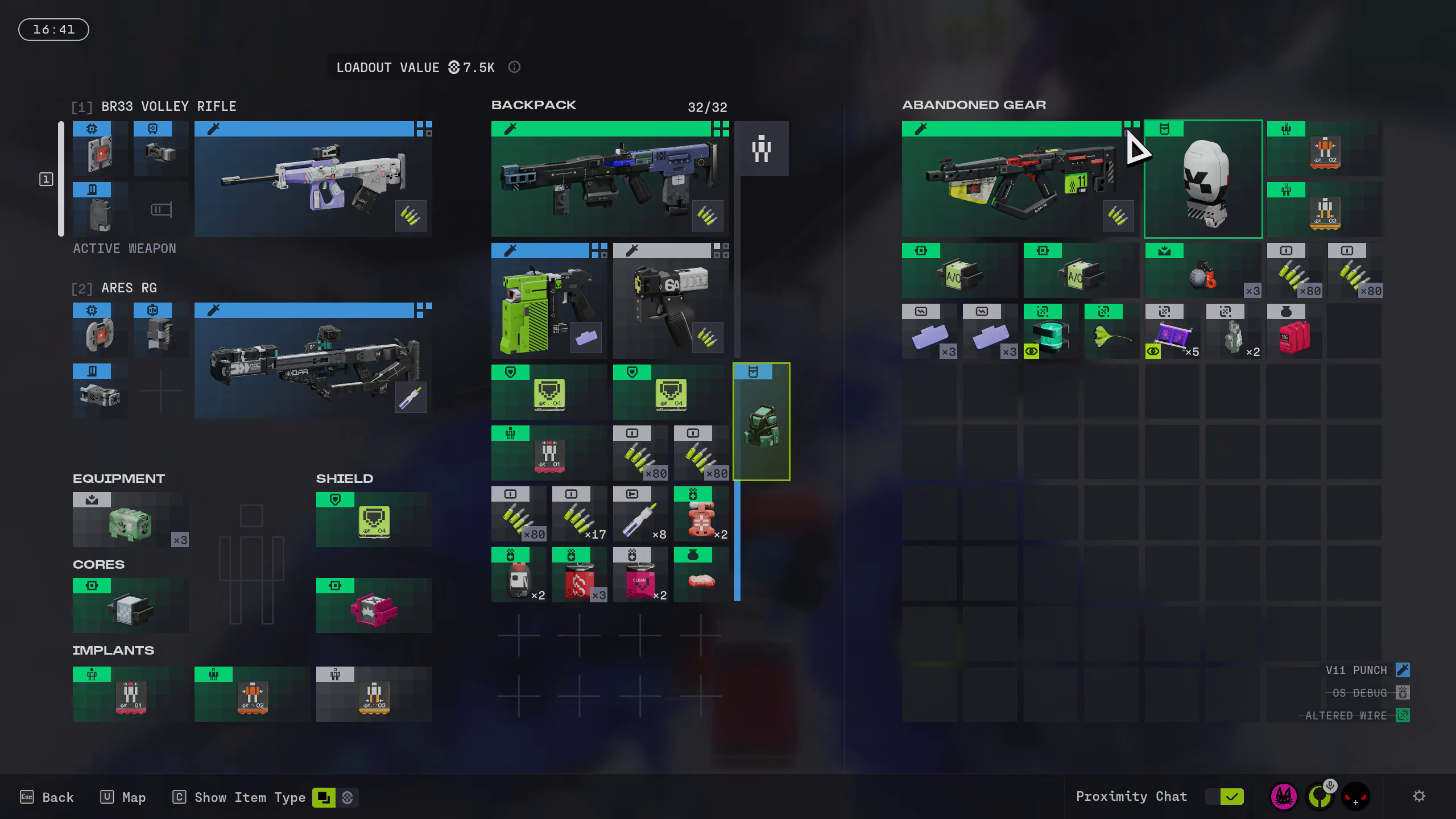Viewport: 1456px width, 819px height.
Task: Select the green backpack item slot
Action: click(761, 422)
